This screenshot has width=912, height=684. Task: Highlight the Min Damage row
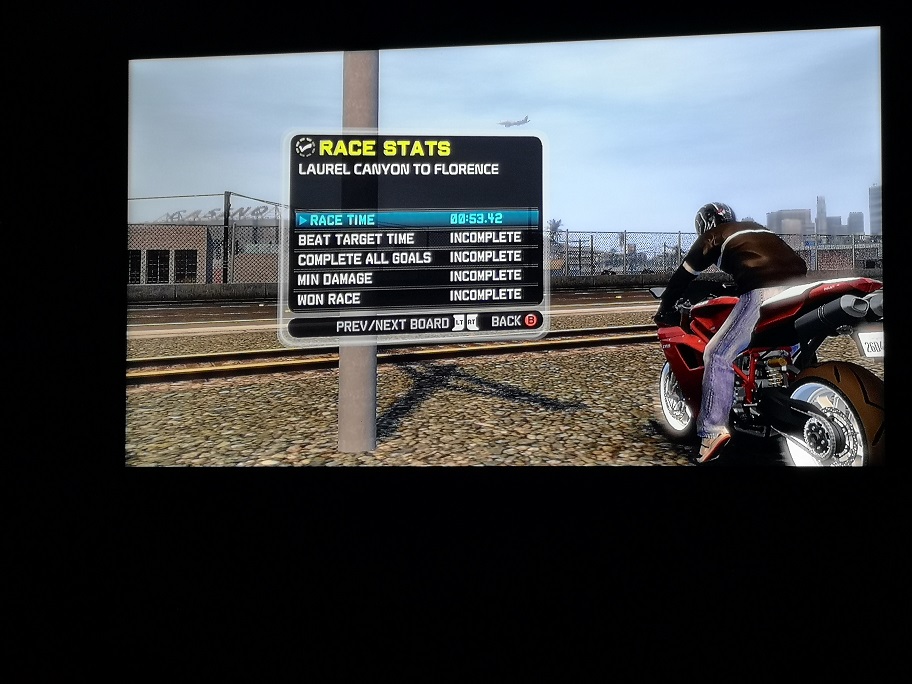tap(416, 276)
